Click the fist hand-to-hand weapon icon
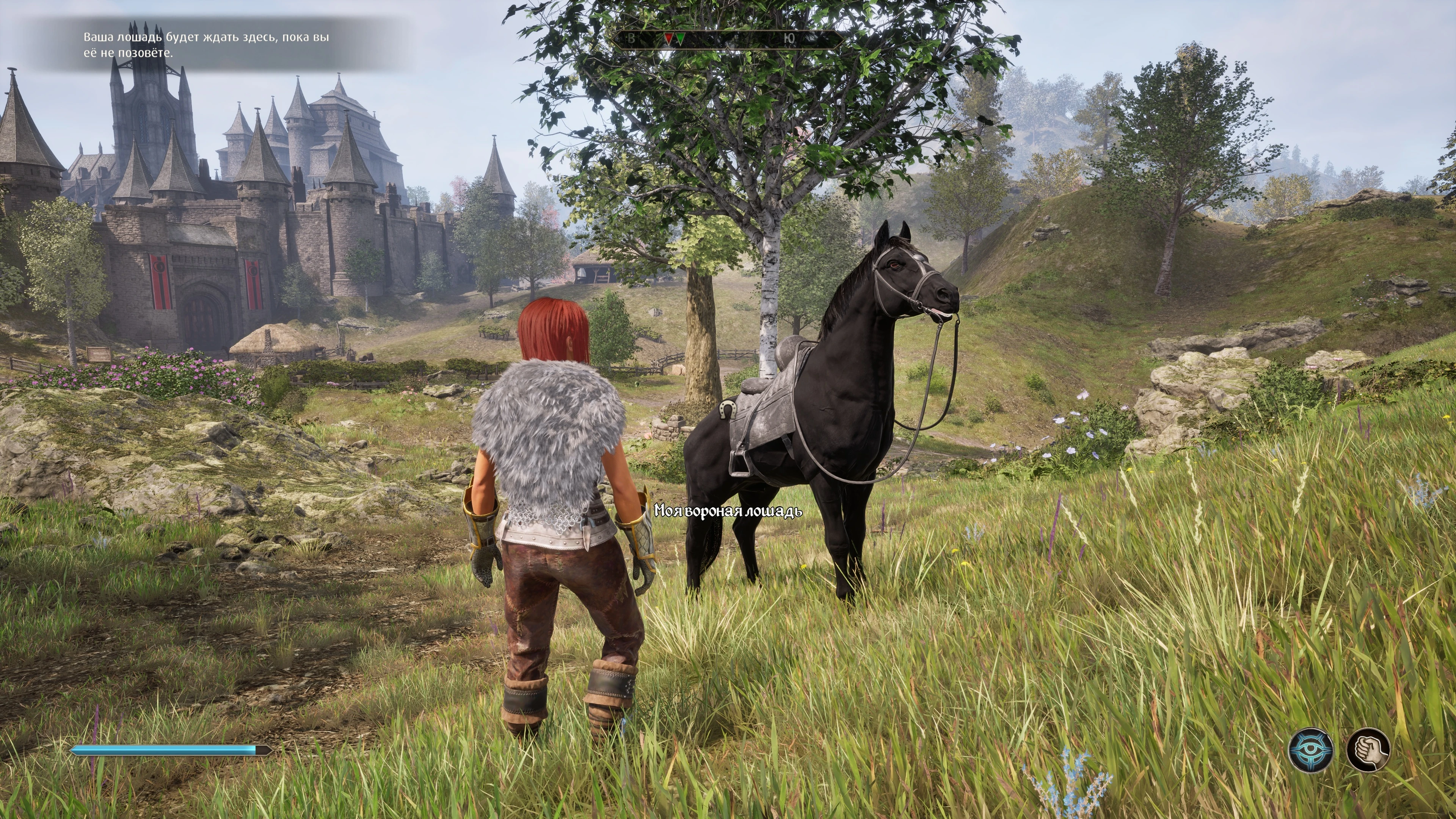 (x=1368, y=750)
